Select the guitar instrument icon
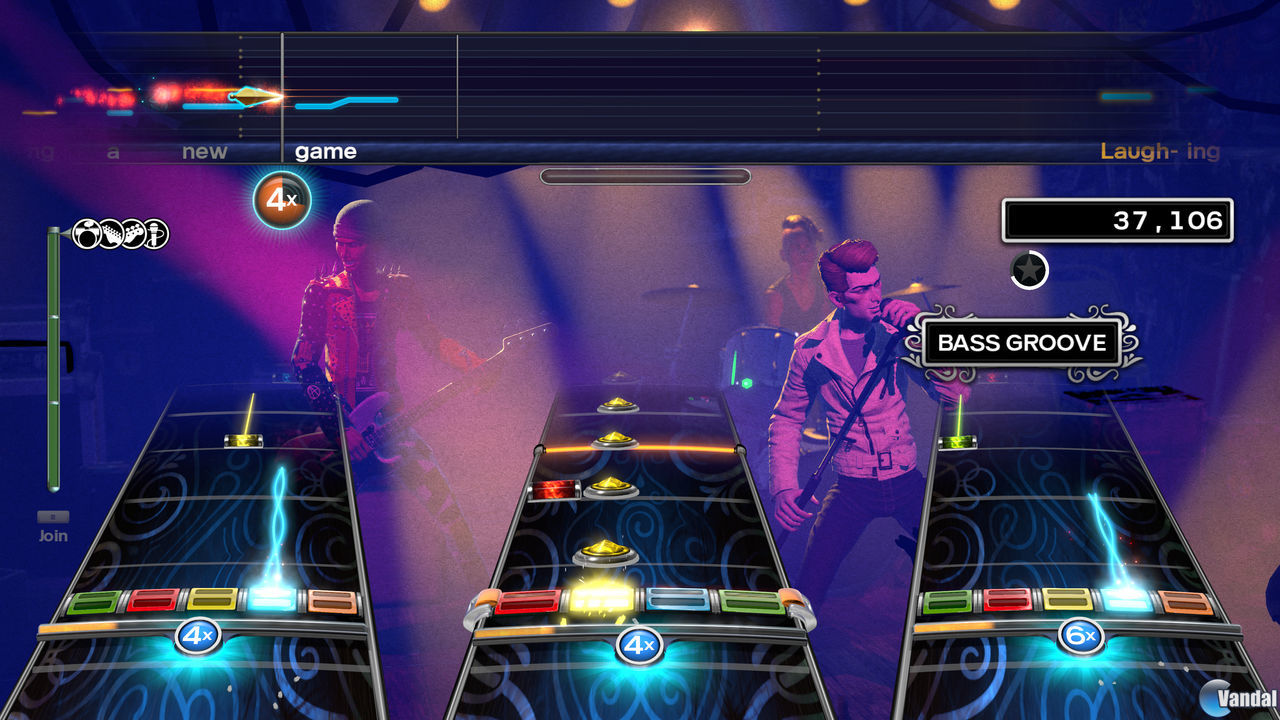The image size is (1280, 720). point(110,233)
